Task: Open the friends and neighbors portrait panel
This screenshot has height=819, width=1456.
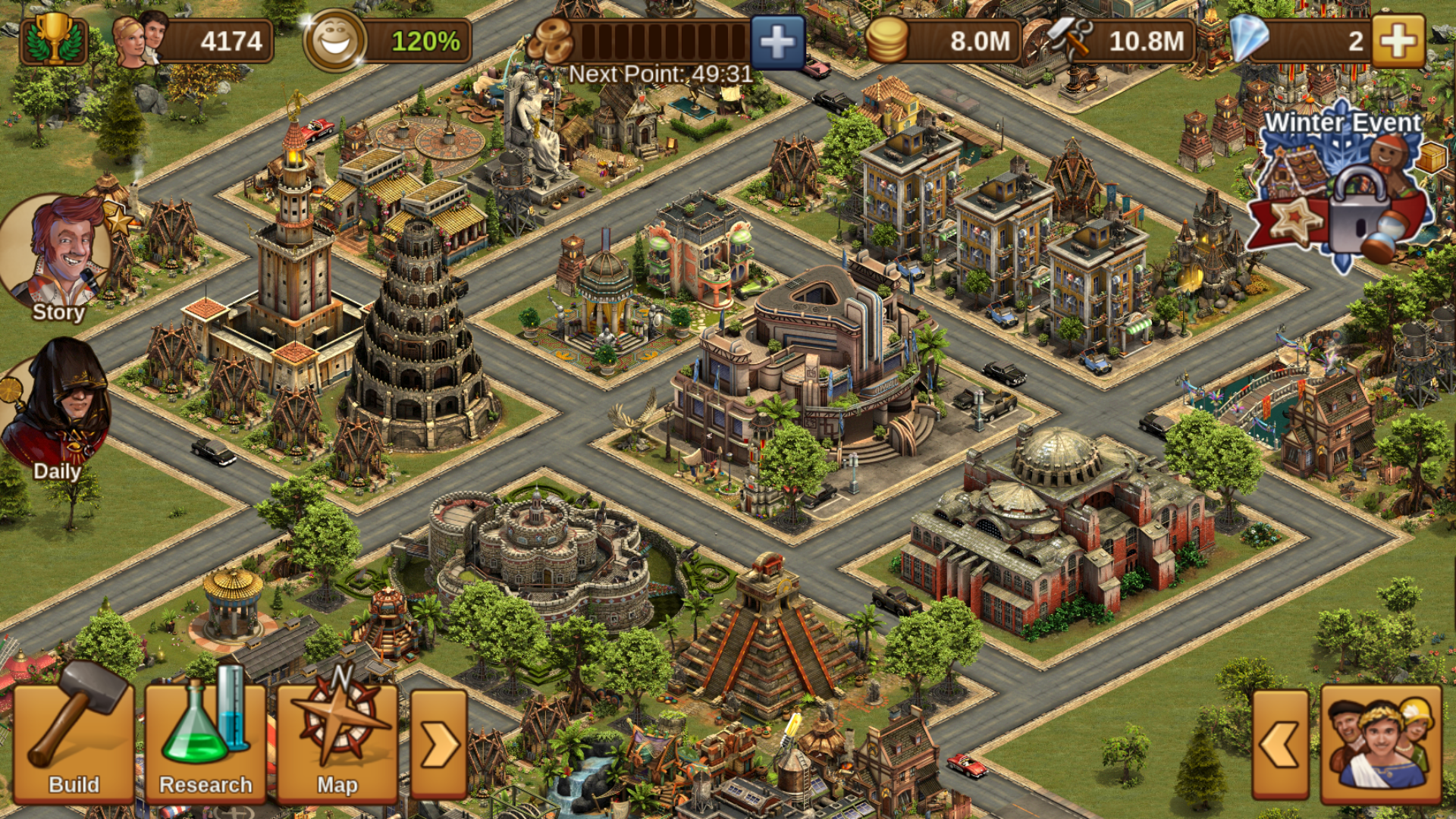Action: [1381, 745]
